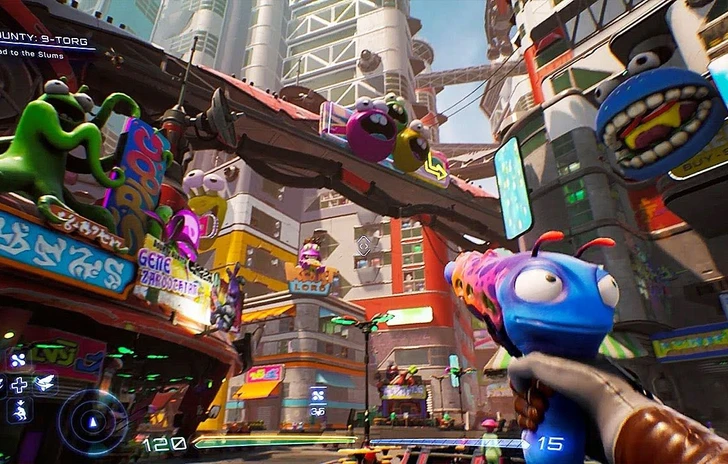Activate the winged bird ability icon
Viewport: 728px width, 464px height.
click(x=44, y=384)
